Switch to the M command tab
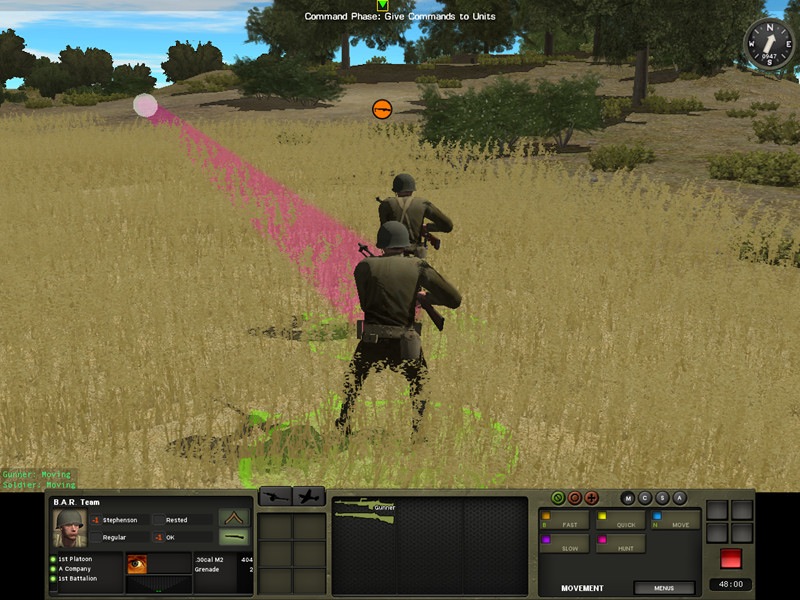 (628, 498)
